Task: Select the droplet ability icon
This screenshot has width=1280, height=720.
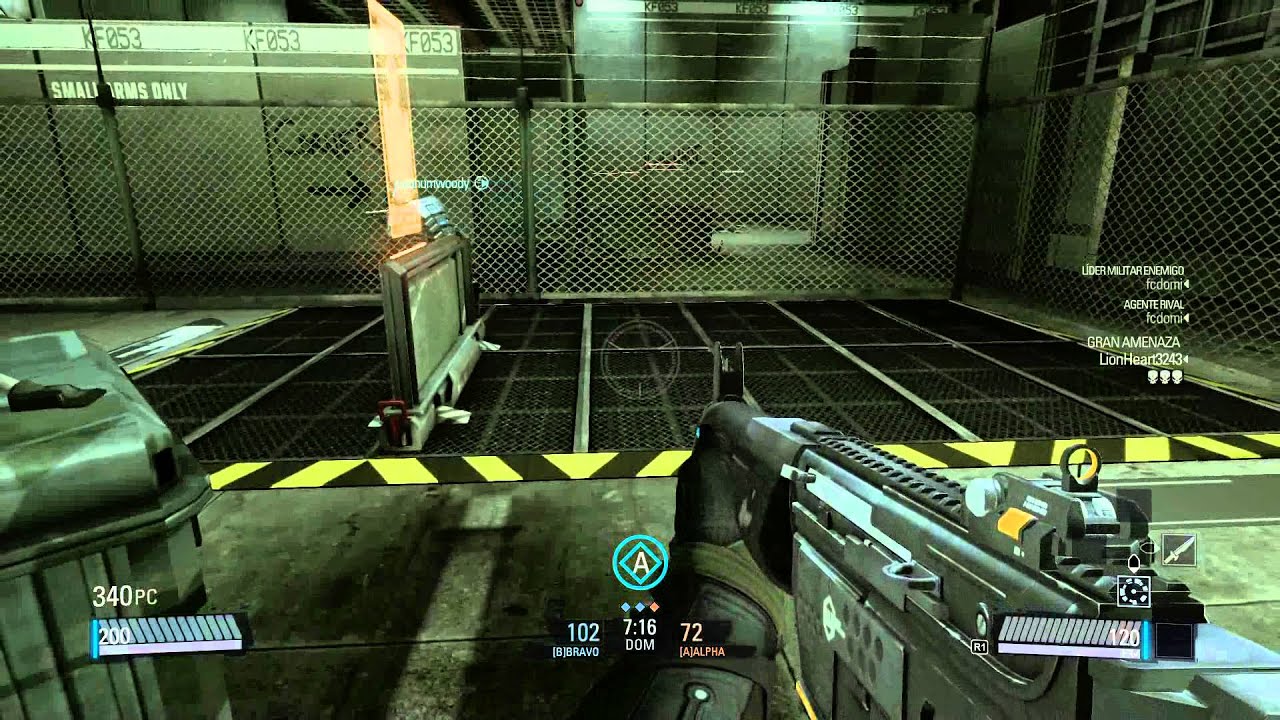Action: [1134, 562]
